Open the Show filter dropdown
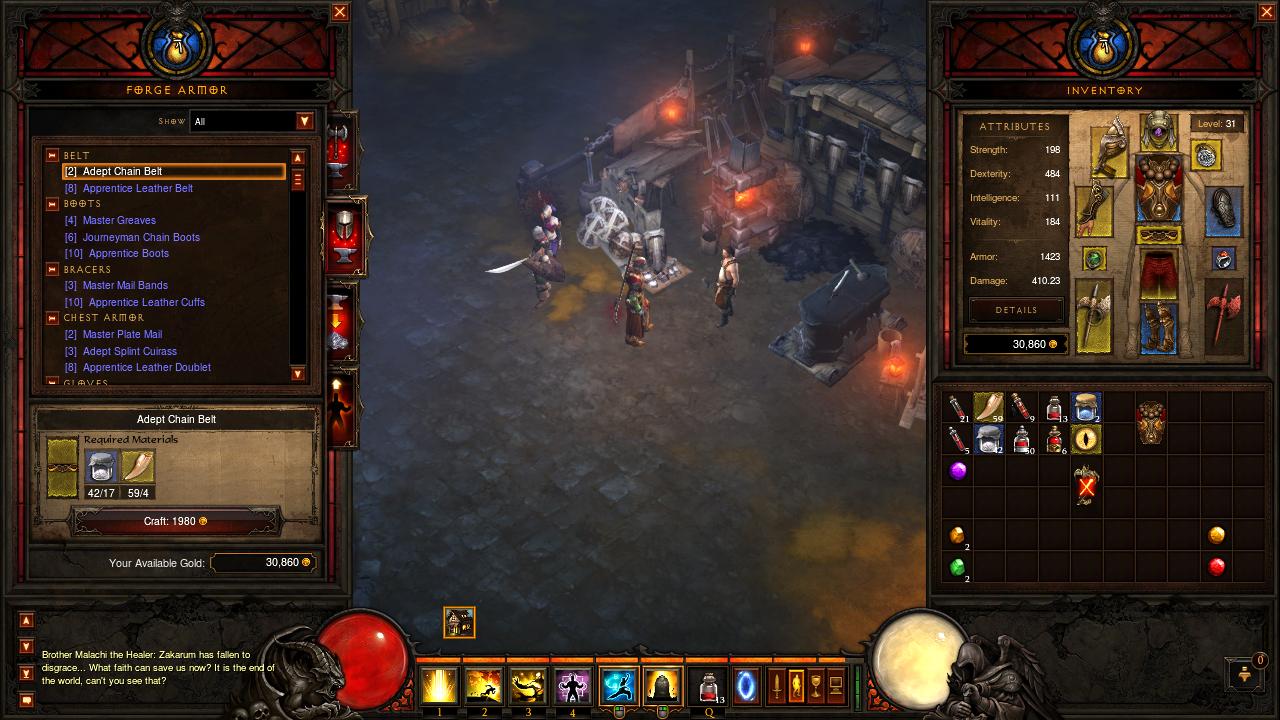Screen dimensions: 1280x720 click(305, 121)
